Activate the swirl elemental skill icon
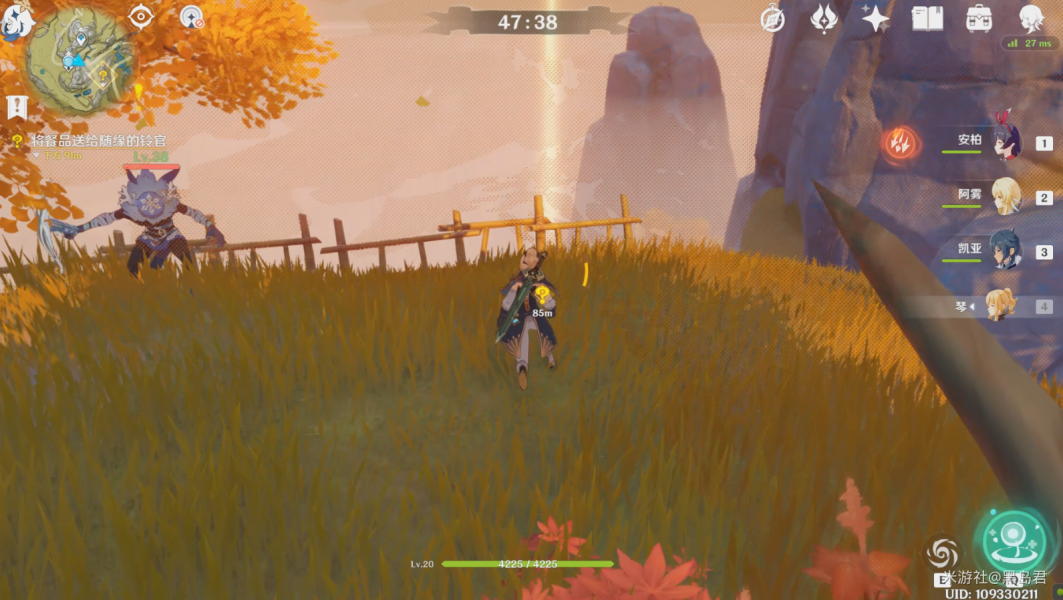 943,553
